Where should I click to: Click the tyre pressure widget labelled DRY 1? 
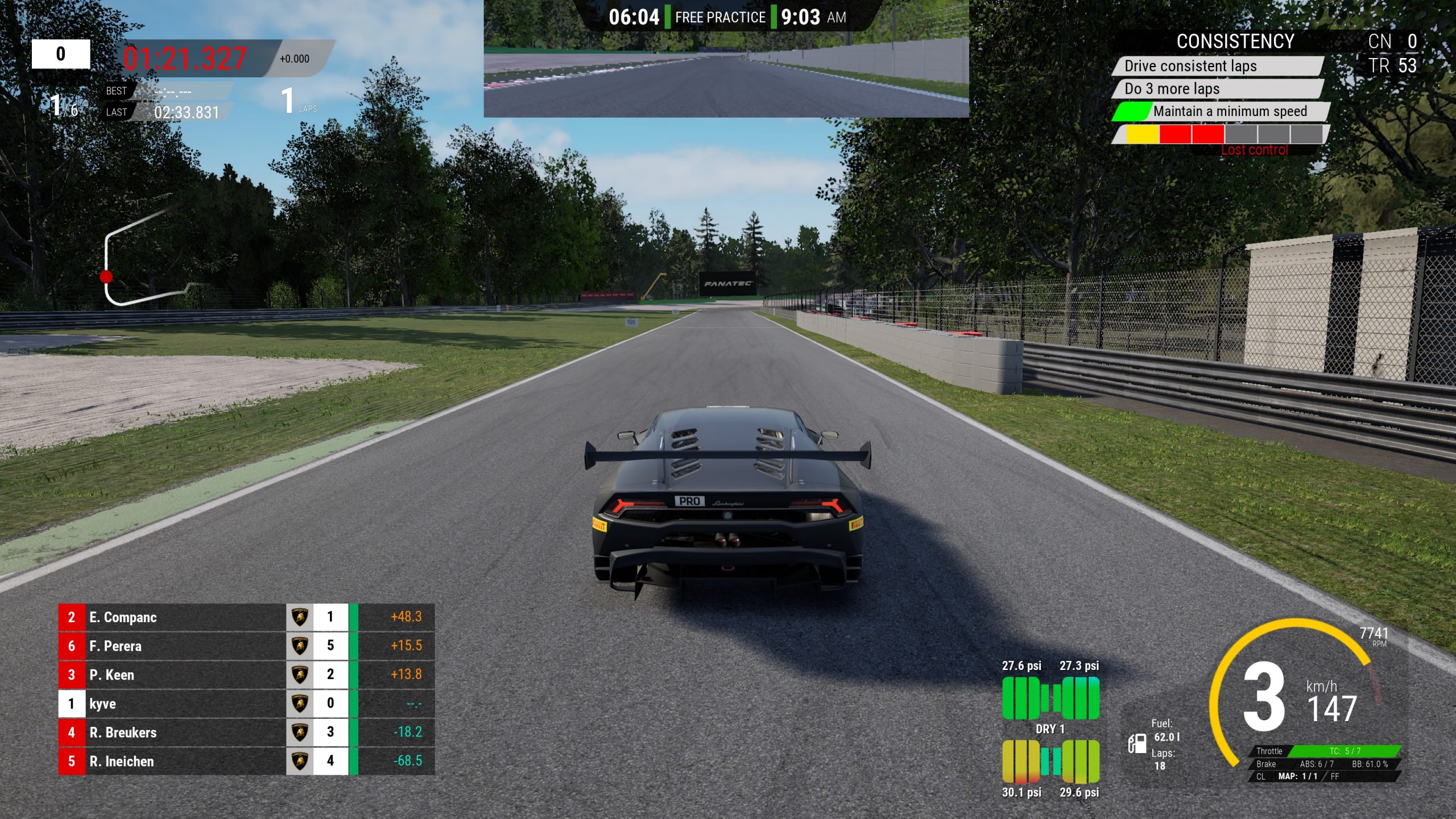[x=1050, y=729]
